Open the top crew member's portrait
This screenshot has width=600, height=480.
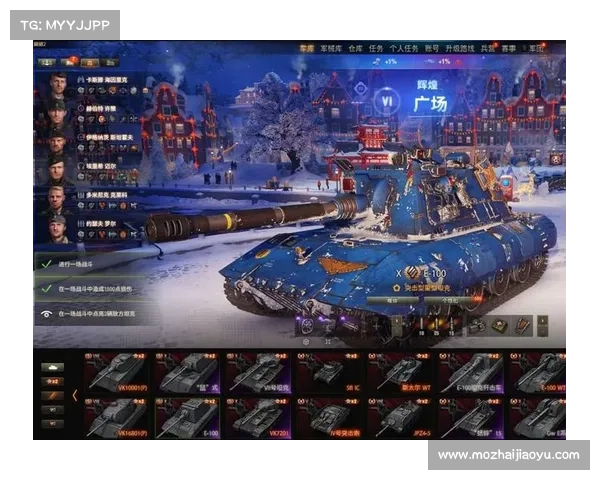[57, 82]
